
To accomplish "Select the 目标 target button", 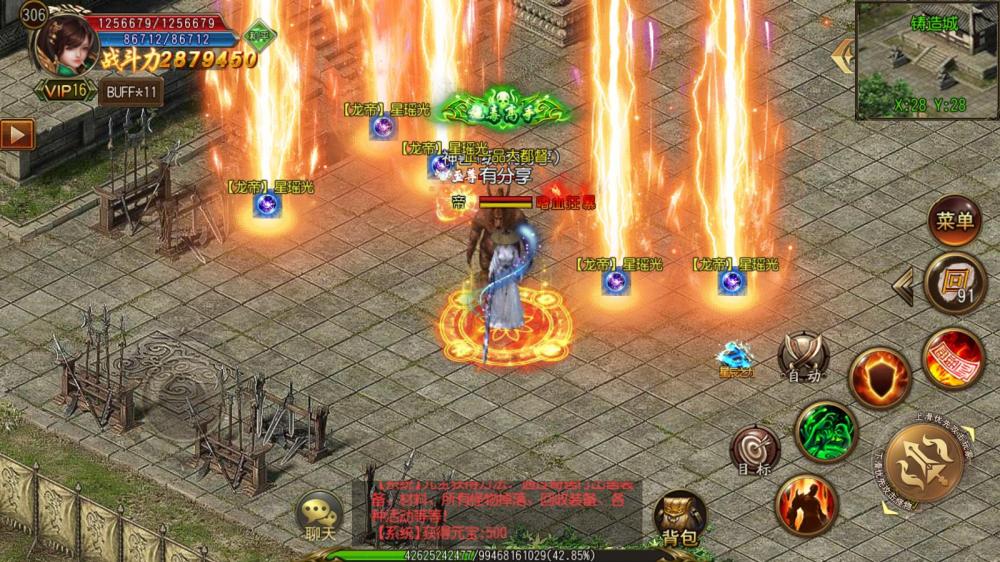I will coord(754,448).
